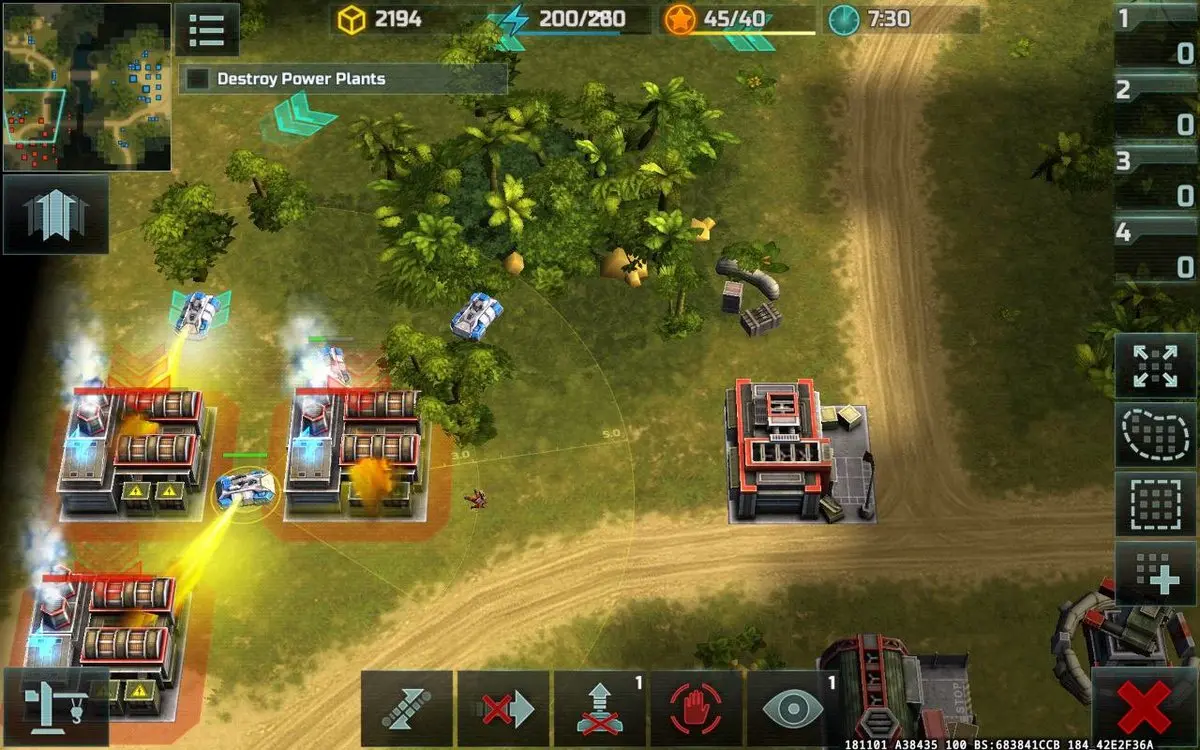The image size is (1200, 750).
Task: Choose the dotted square selection tool
Action: [x=1155, y=503]
